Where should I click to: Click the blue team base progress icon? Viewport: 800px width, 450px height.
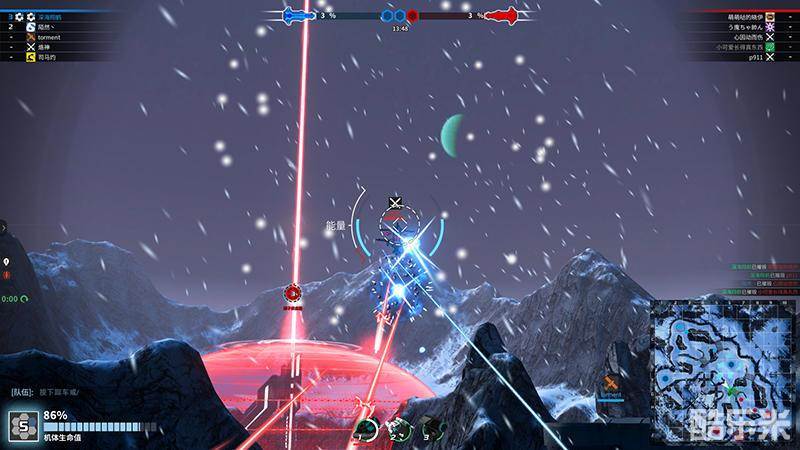[299, 16]
